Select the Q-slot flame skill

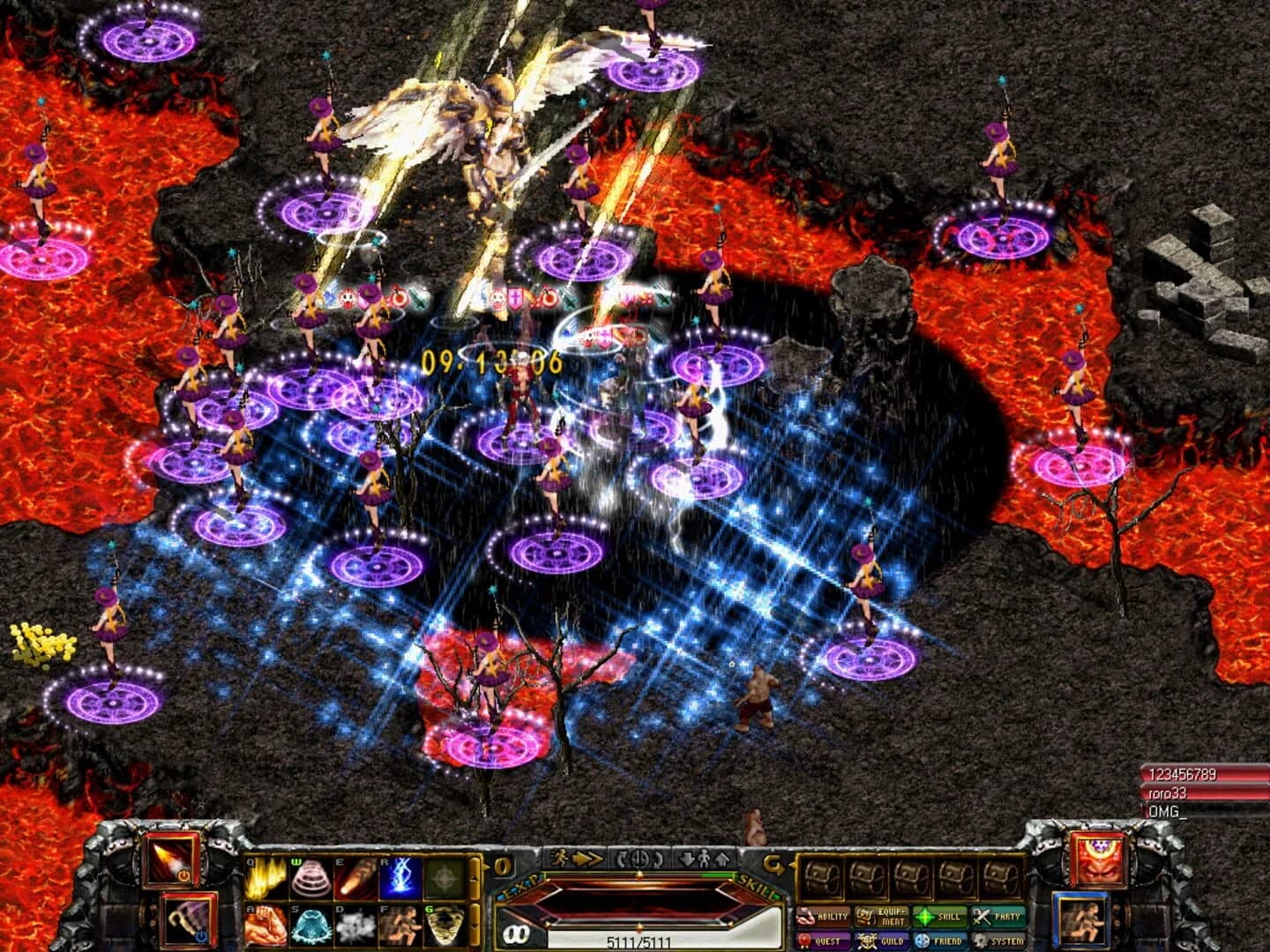point(268,877)
